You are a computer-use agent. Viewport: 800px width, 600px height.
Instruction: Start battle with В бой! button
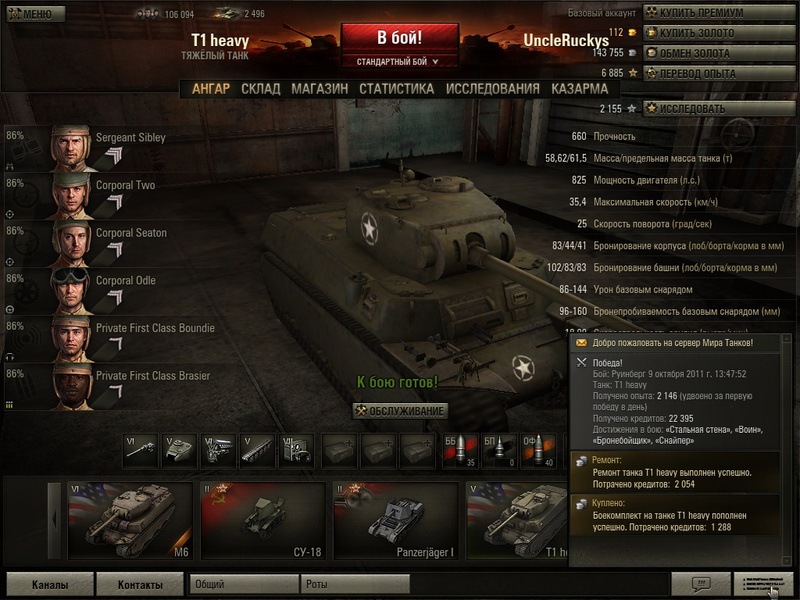click(x=399, y=38)
